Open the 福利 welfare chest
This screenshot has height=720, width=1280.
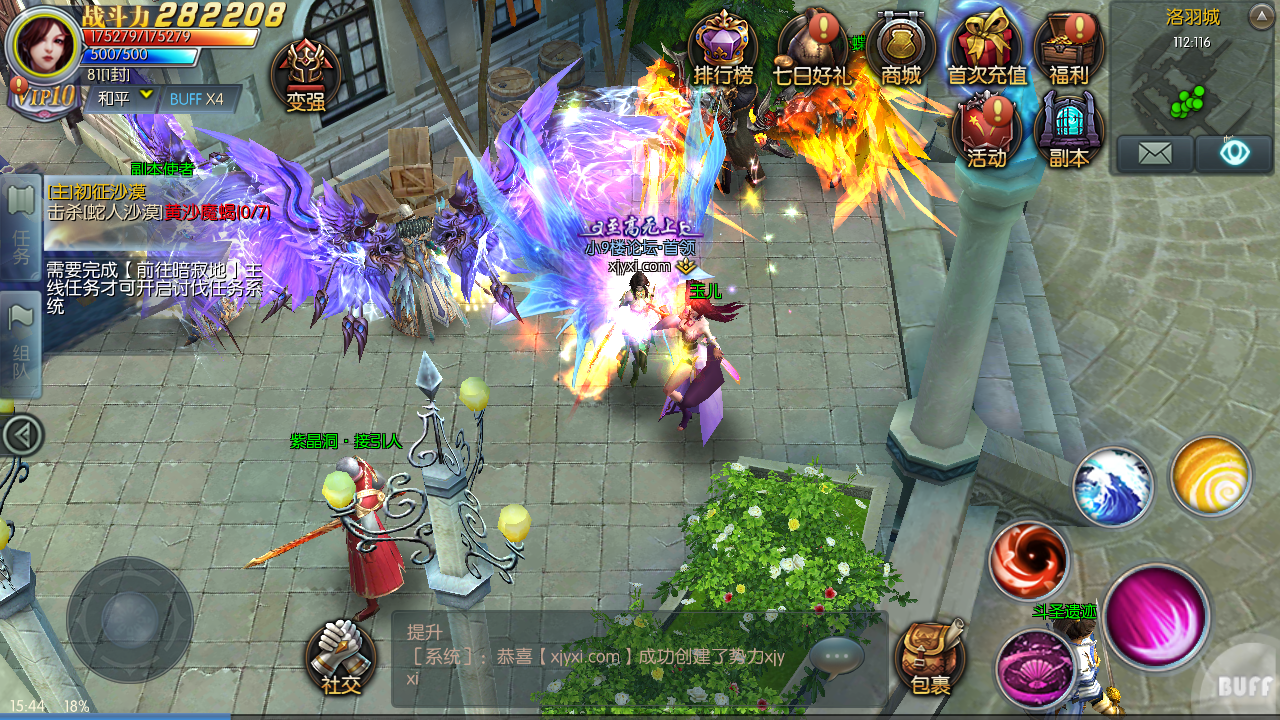point(1068,50)
